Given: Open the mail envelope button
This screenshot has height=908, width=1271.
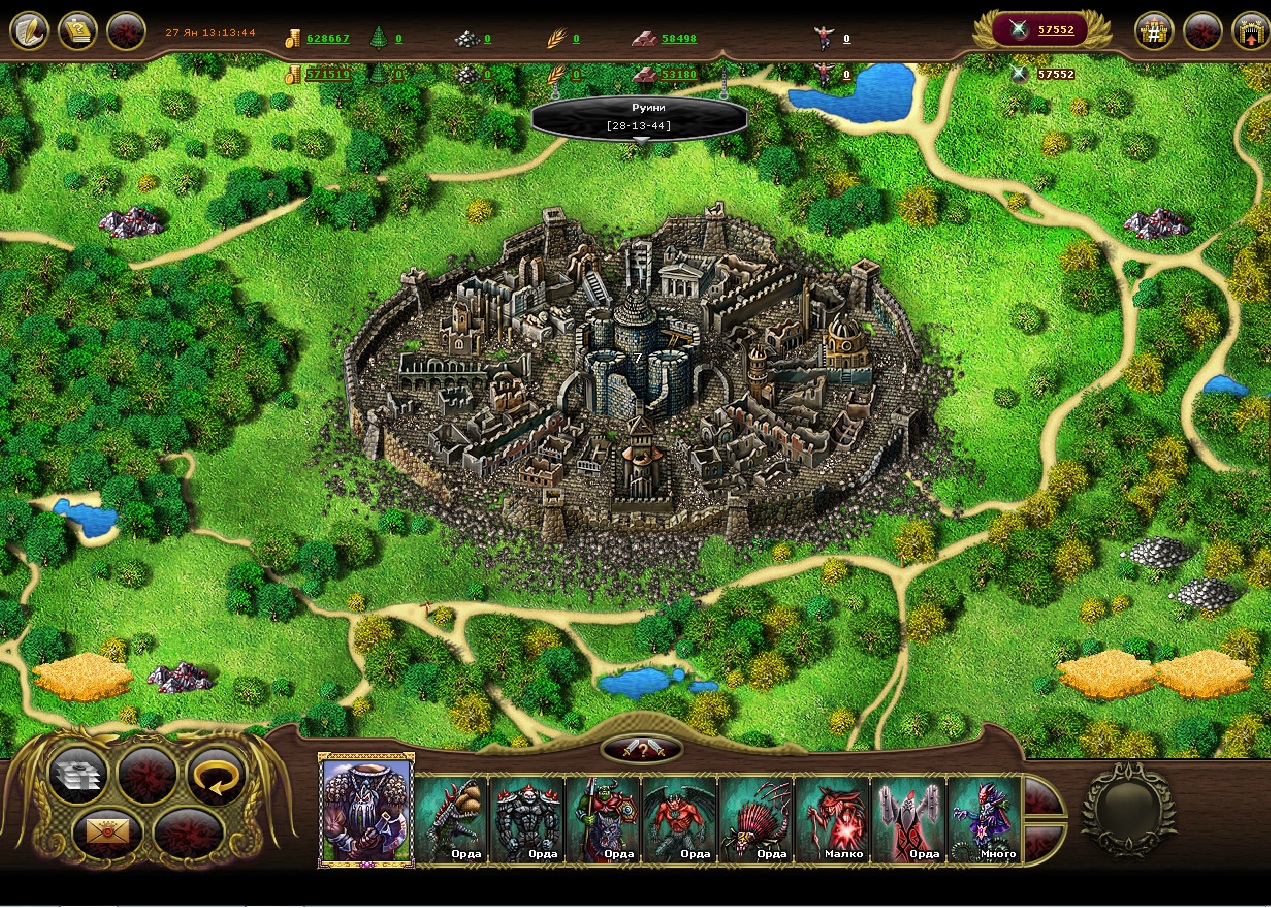Looking at the screenshot, I should (102, 829).
